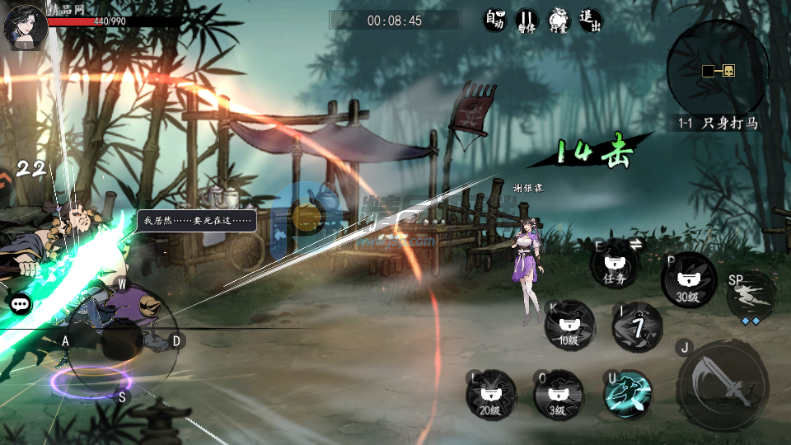Tap the locked 20级 skill slot

pos(491,395)
